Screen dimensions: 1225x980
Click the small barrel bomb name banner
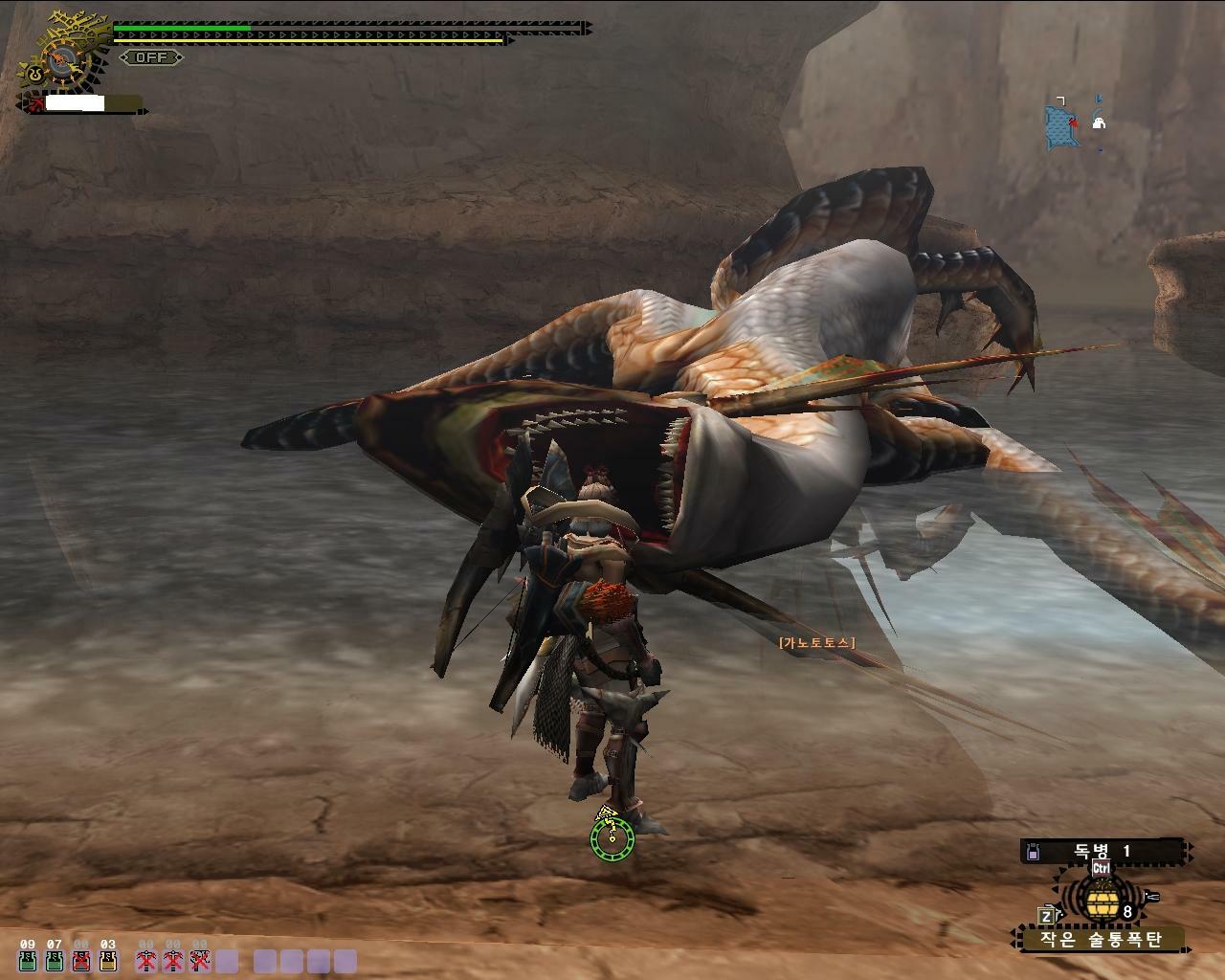click(x=1101, y=939)
